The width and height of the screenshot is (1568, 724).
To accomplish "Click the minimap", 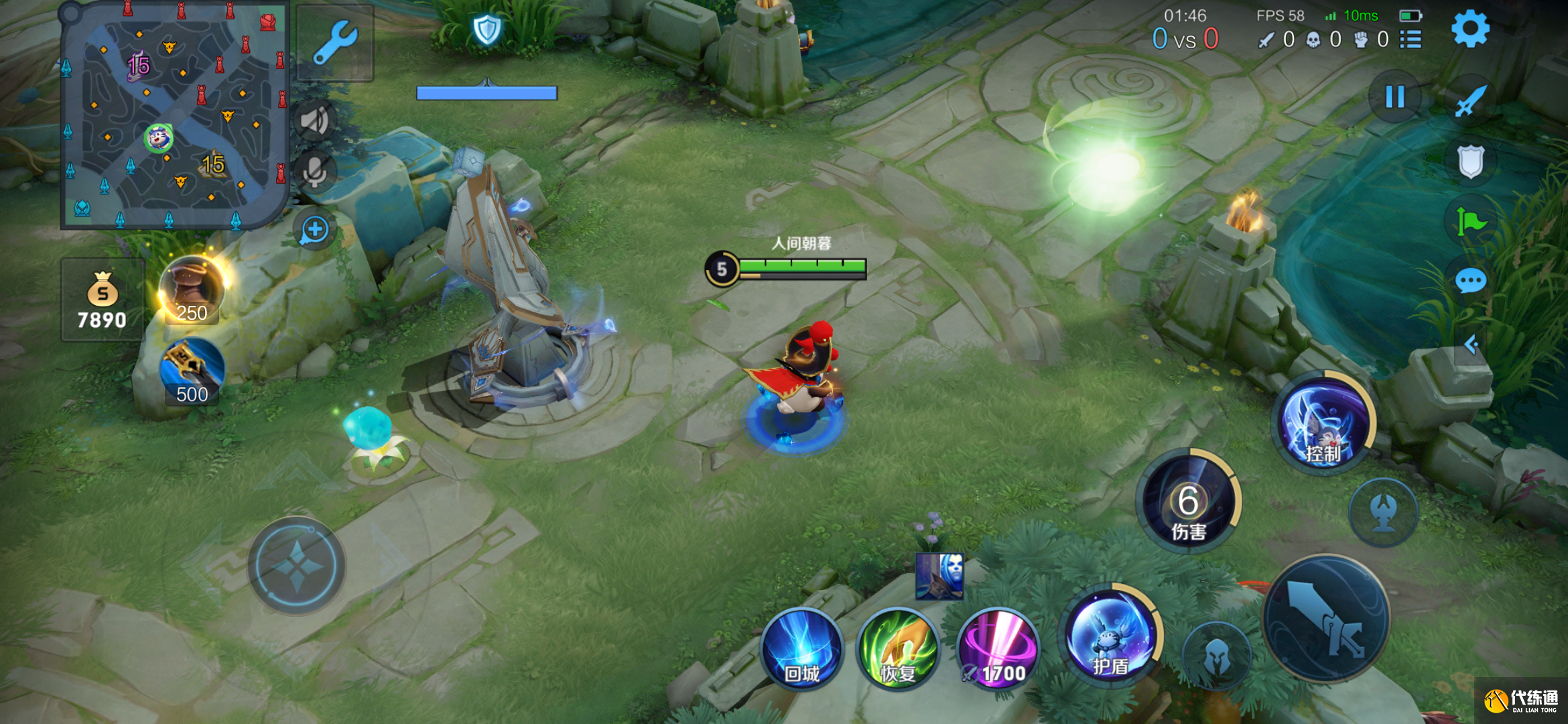I will pos(174,115).
